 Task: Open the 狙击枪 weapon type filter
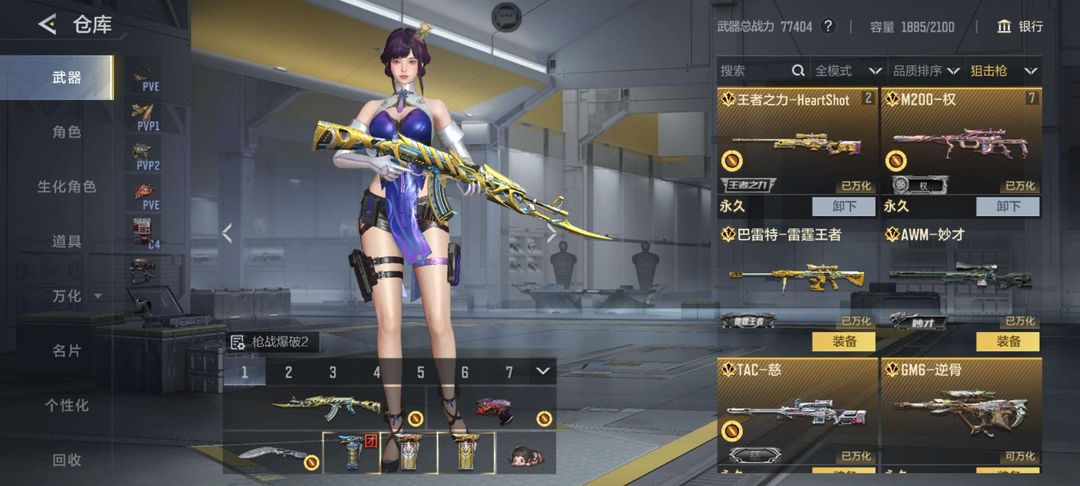1004,71
